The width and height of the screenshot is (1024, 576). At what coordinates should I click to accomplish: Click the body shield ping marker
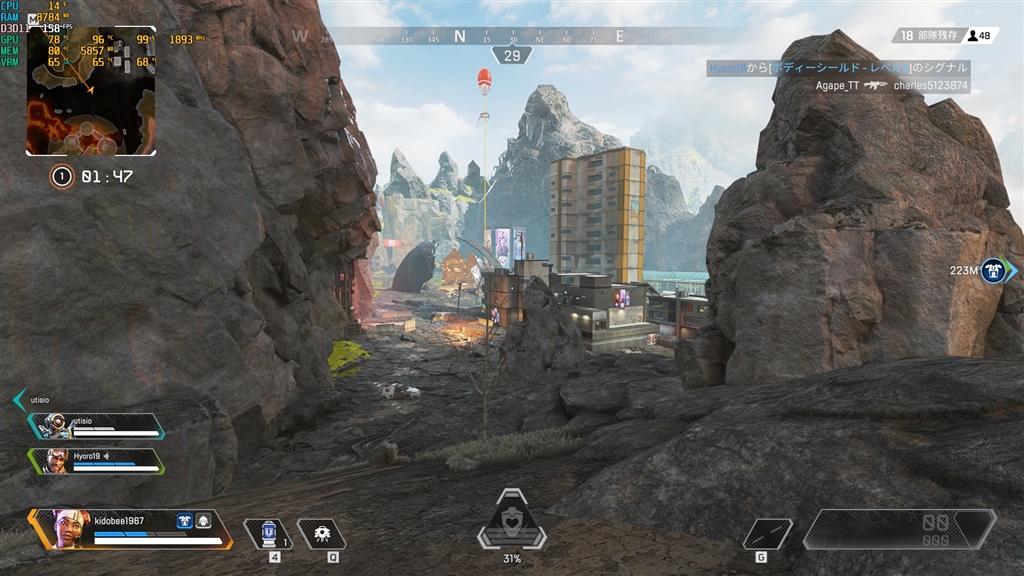pyautogui.click(x=992, y=270)
